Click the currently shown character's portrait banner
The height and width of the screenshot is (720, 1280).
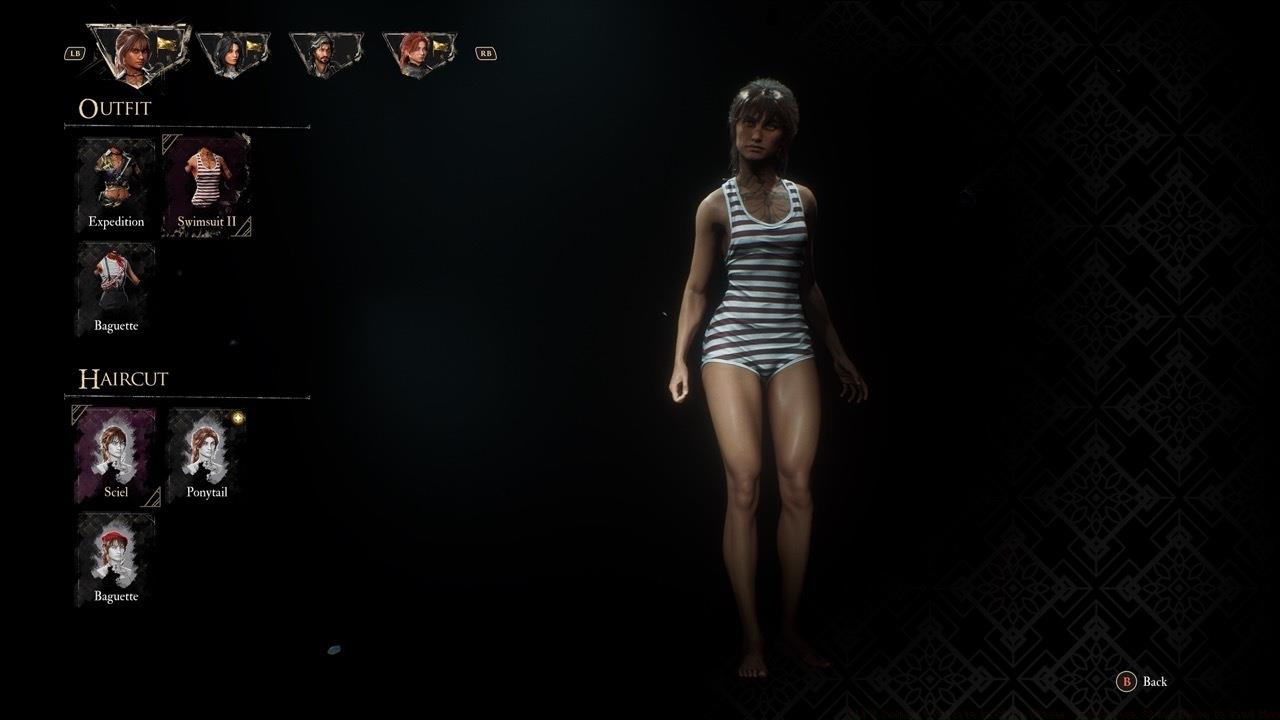138,45
